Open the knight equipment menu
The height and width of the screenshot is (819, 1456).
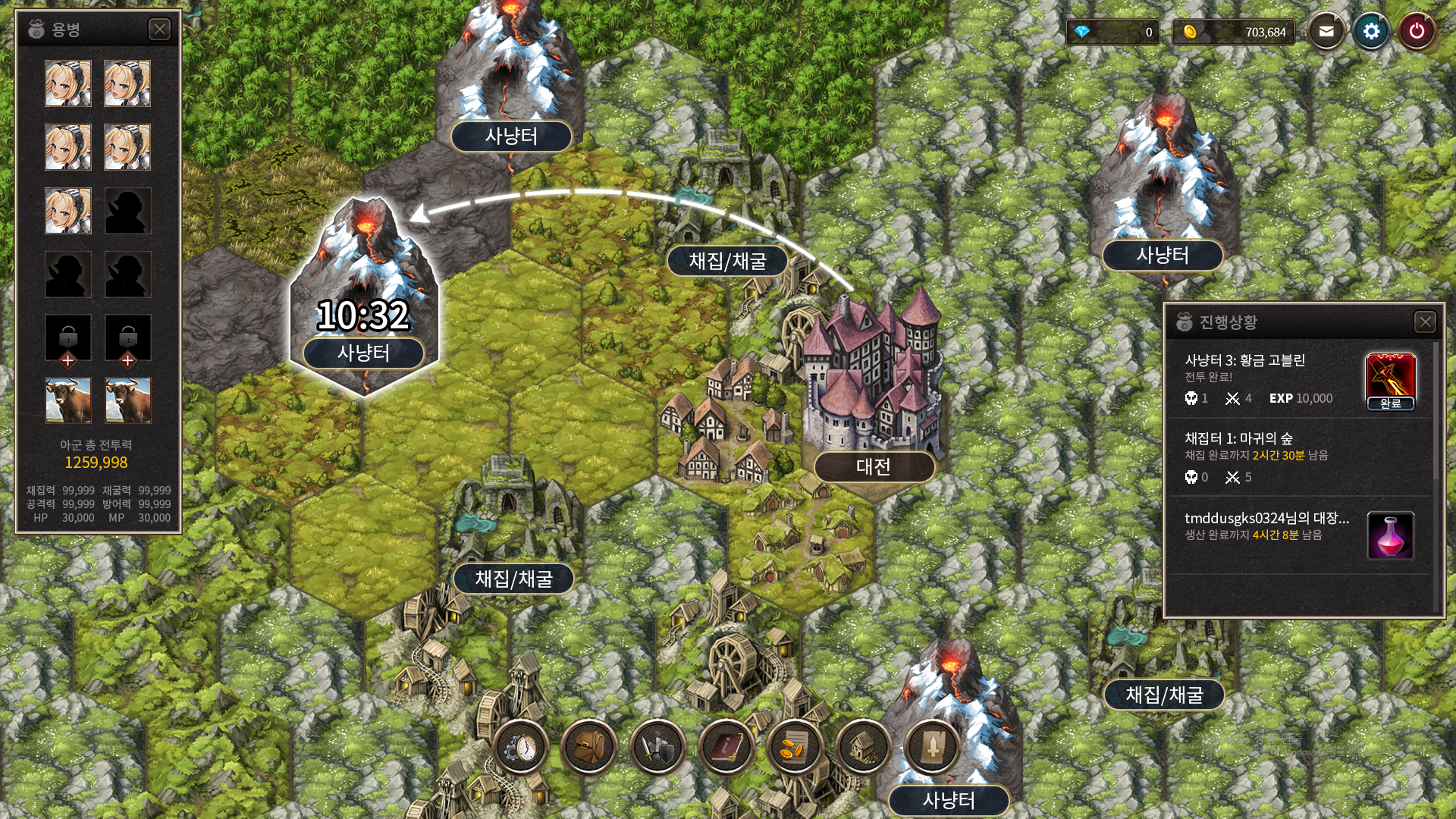pyautogui.click(x=657, y=748)
